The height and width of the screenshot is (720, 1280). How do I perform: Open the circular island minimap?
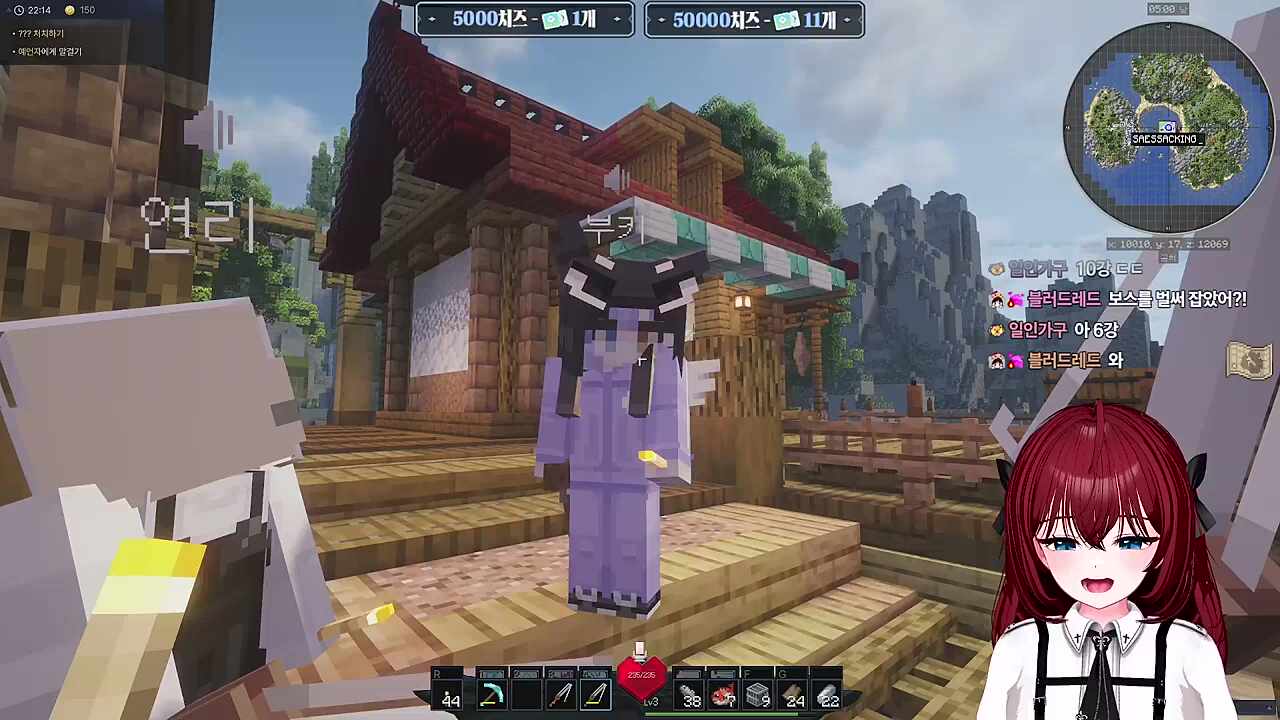click(x=1166, y=127)
